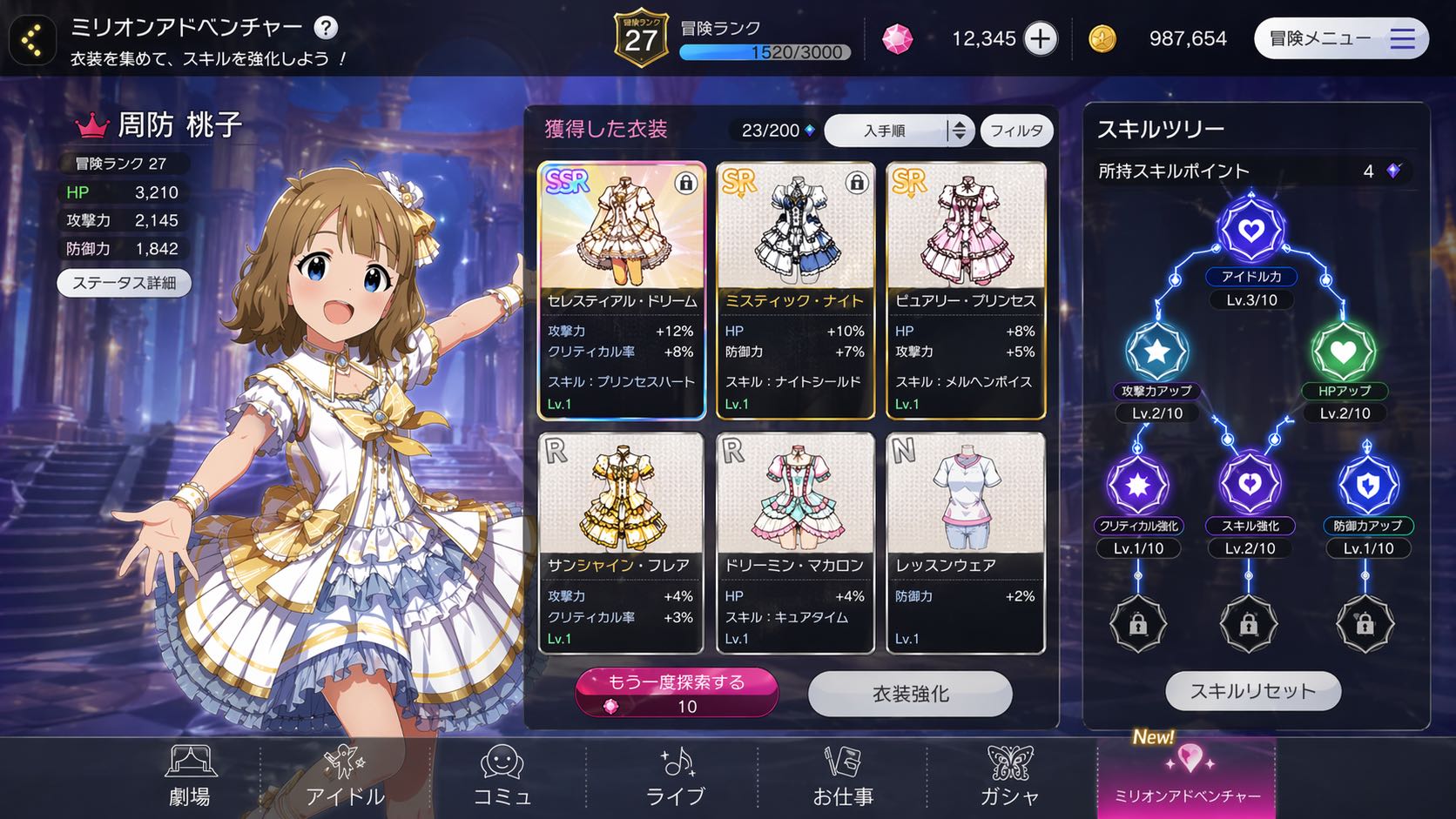Go to the ライブ tab
Image resolution: width=1456 pixels, height=819 pixels.
click(x=675, y=776)
